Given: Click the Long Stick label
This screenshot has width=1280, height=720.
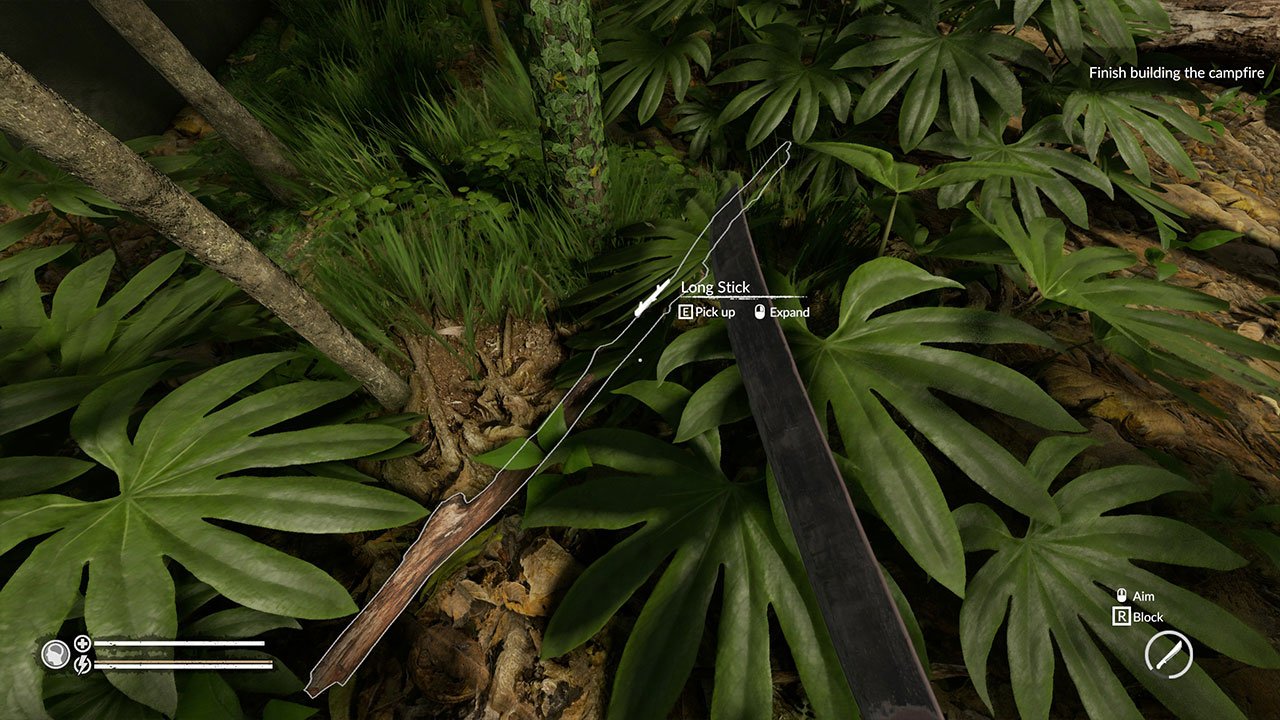Looking at the screenshot, I should coord(714,287).
